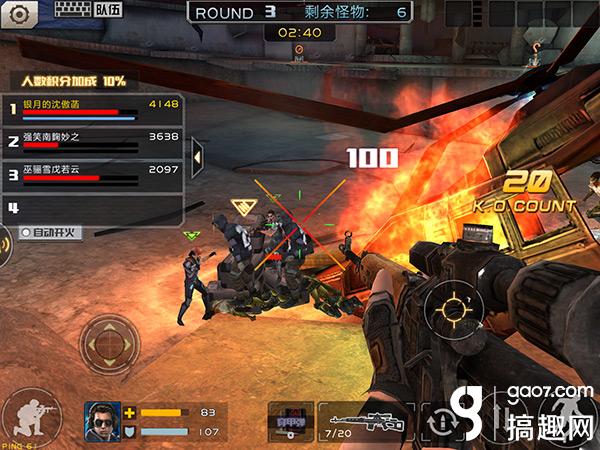600x450 pixels.
Task: Open the keyboard chat input
Action: point(70,12)
